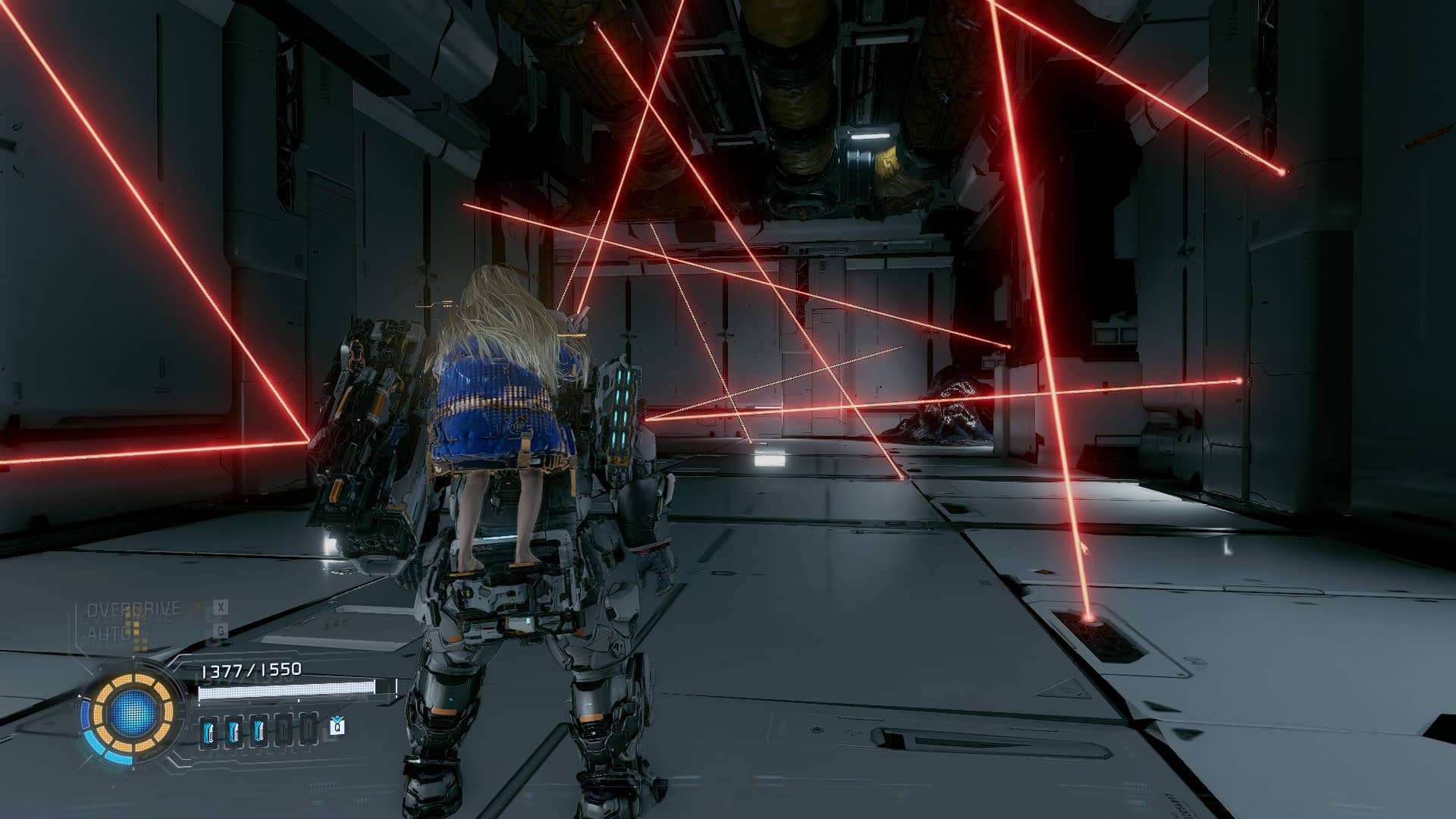Activate the OVERDRIVE mode label
The width and height of the screenshot is (1456, 819).
tap(133, 609)
